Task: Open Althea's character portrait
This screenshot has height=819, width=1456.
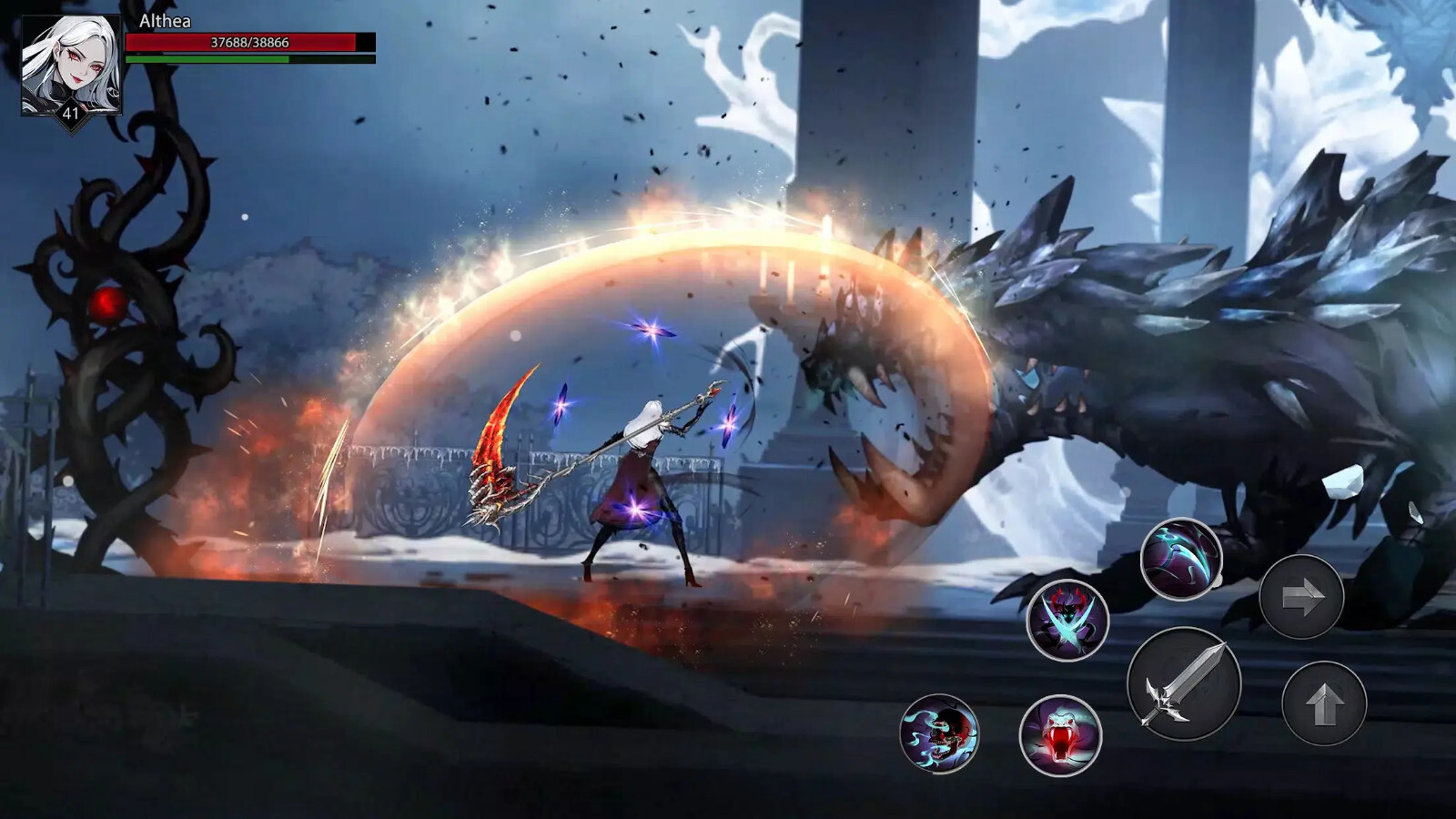Action: (71, 66)
